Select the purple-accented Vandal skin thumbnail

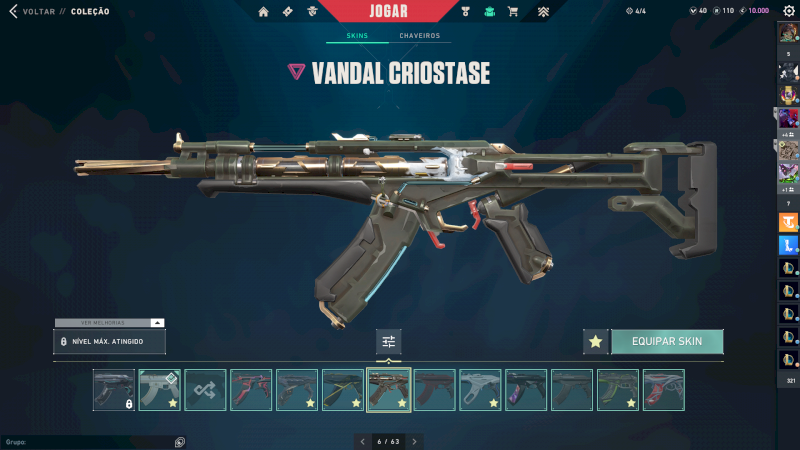coord(526,390)
